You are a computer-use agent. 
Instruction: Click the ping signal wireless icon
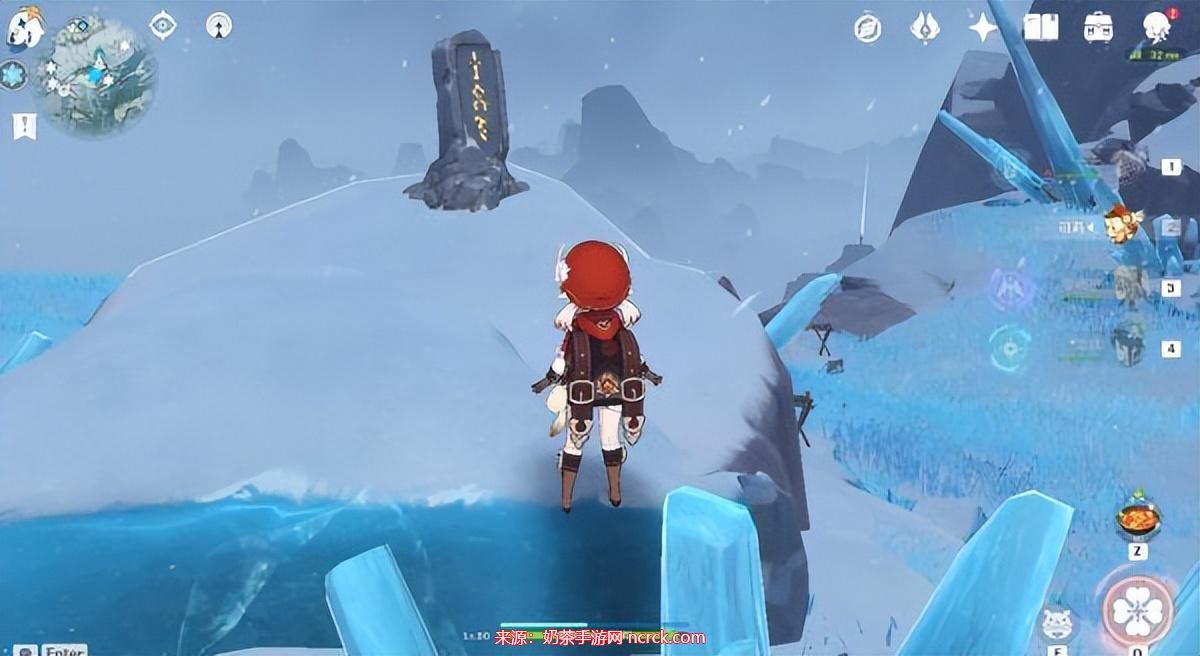(x=219, y=25)
